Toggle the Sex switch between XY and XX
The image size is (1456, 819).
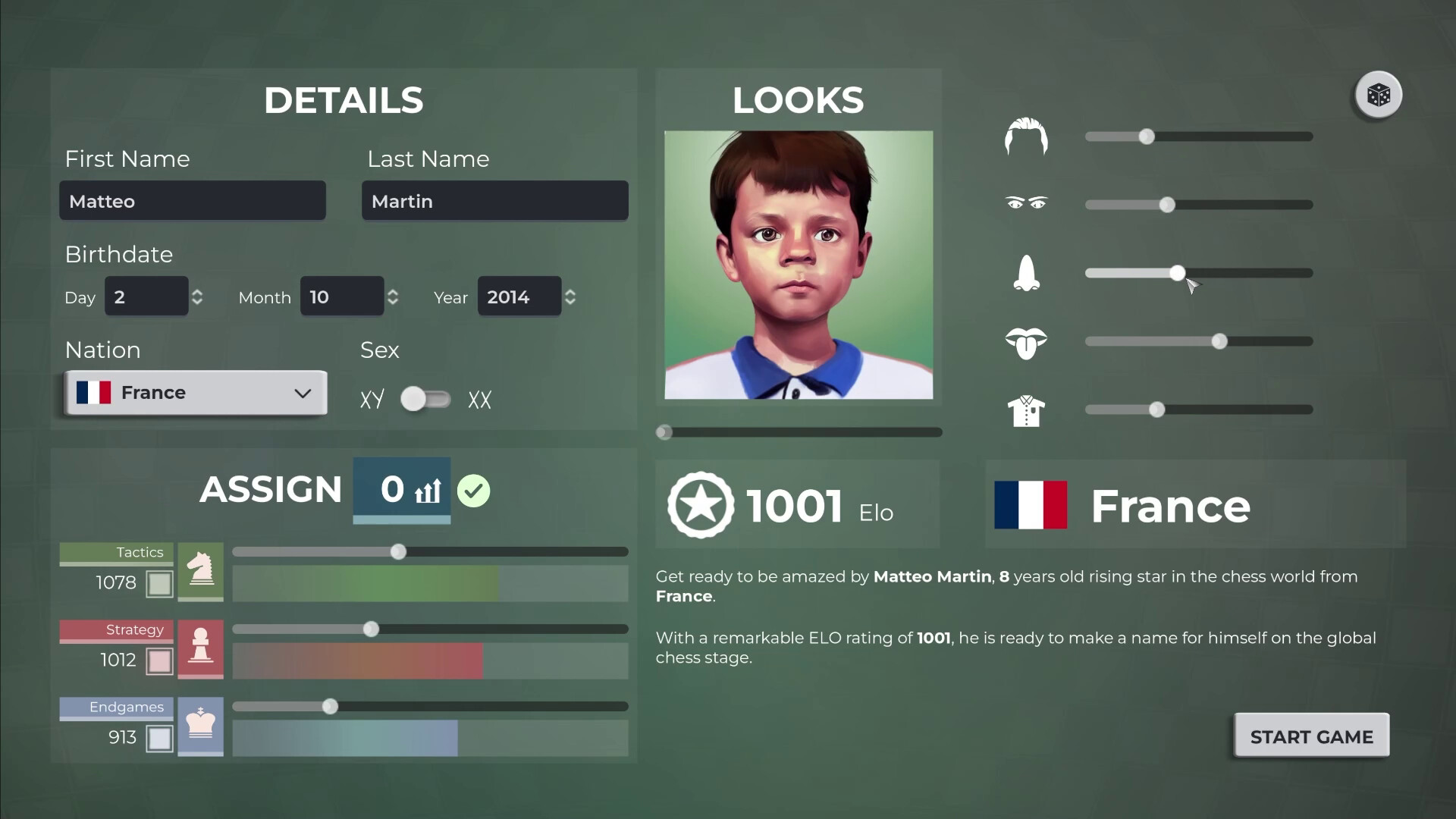(x=425, y=399)
